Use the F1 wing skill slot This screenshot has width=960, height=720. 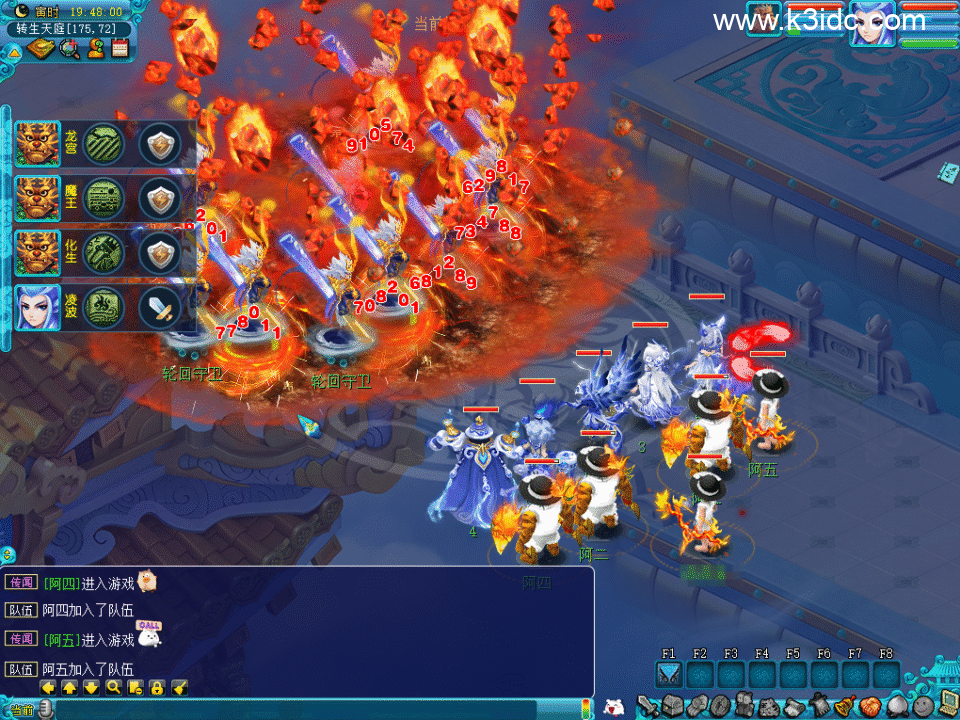point(669,676)
